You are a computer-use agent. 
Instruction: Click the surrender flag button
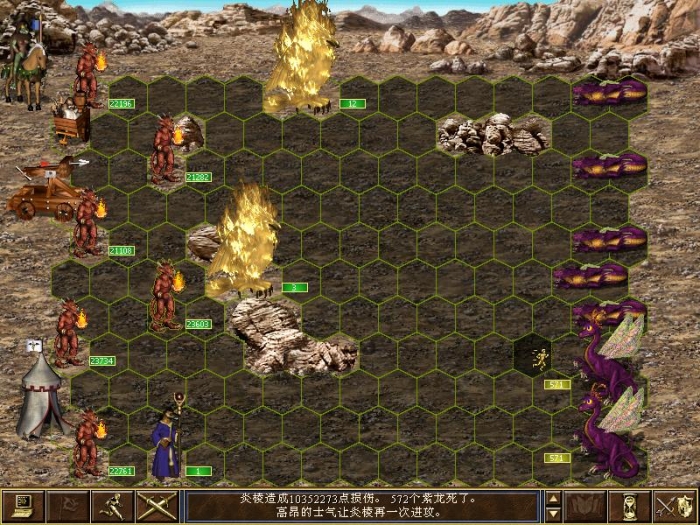click(x=68, y=505)
